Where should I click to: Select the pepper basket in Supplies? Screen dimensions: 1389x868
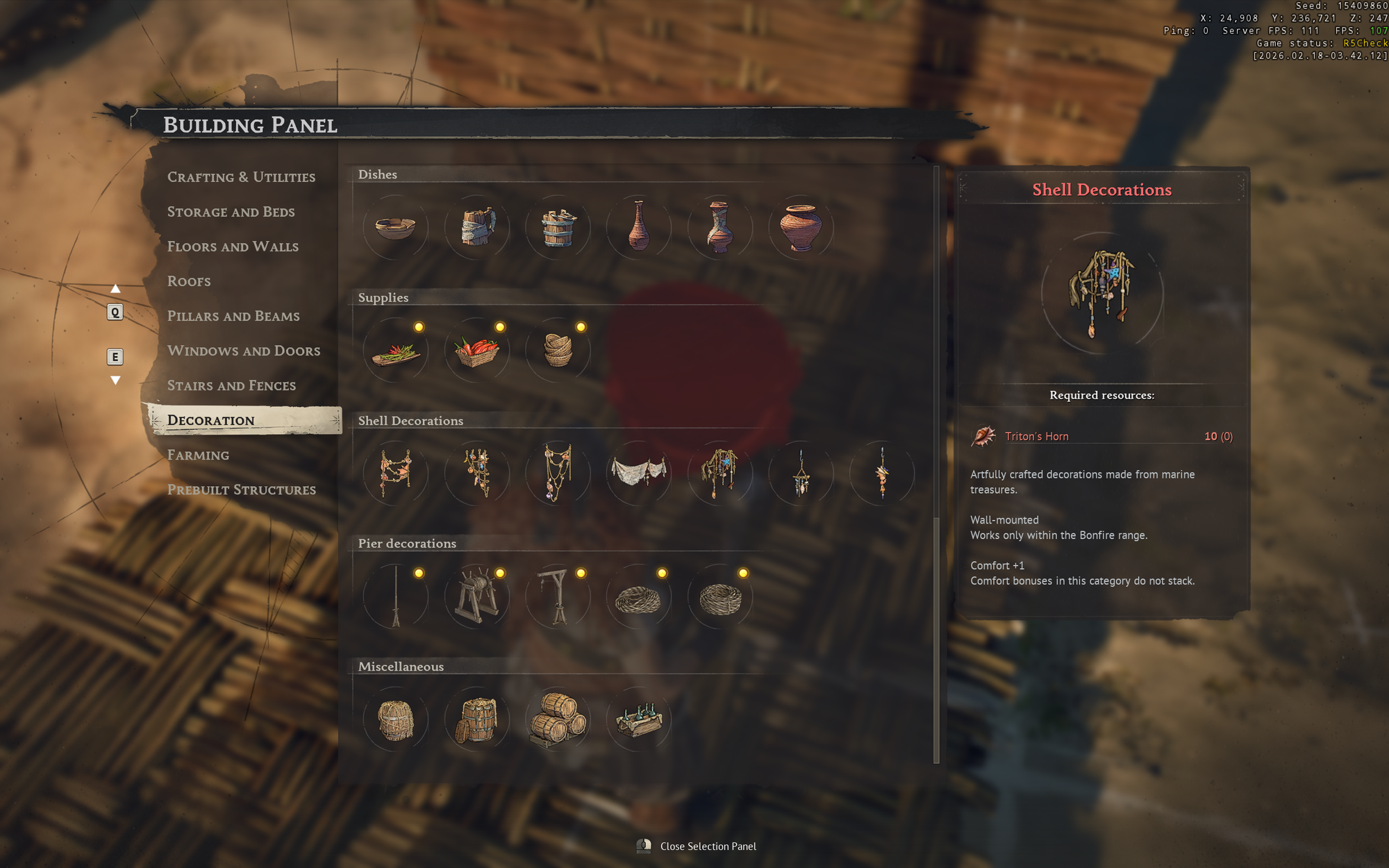click(x=476, y=351)
